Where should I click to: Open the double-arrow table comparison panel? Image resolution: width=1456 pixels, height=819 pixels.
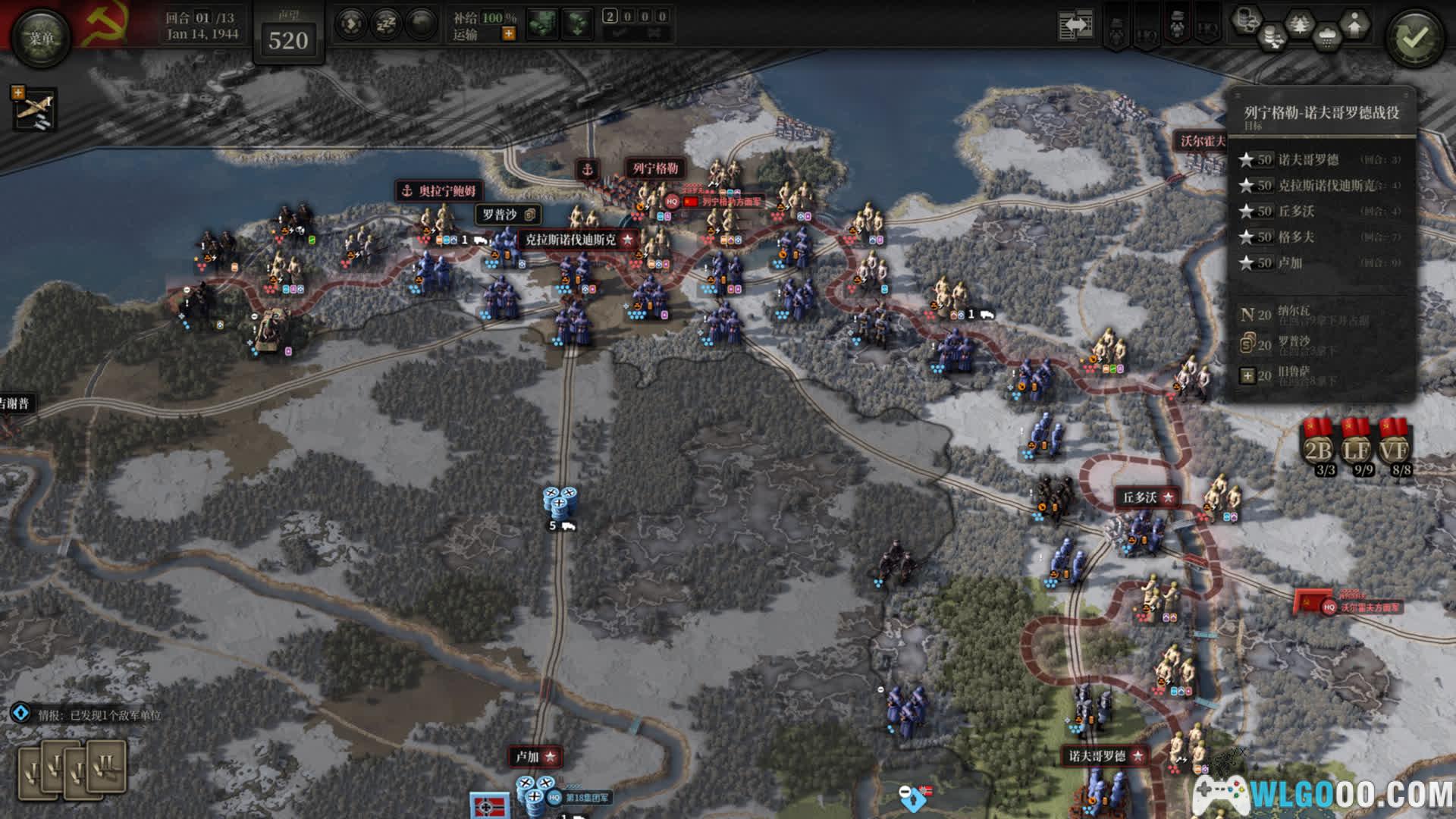click(1075, 26)
